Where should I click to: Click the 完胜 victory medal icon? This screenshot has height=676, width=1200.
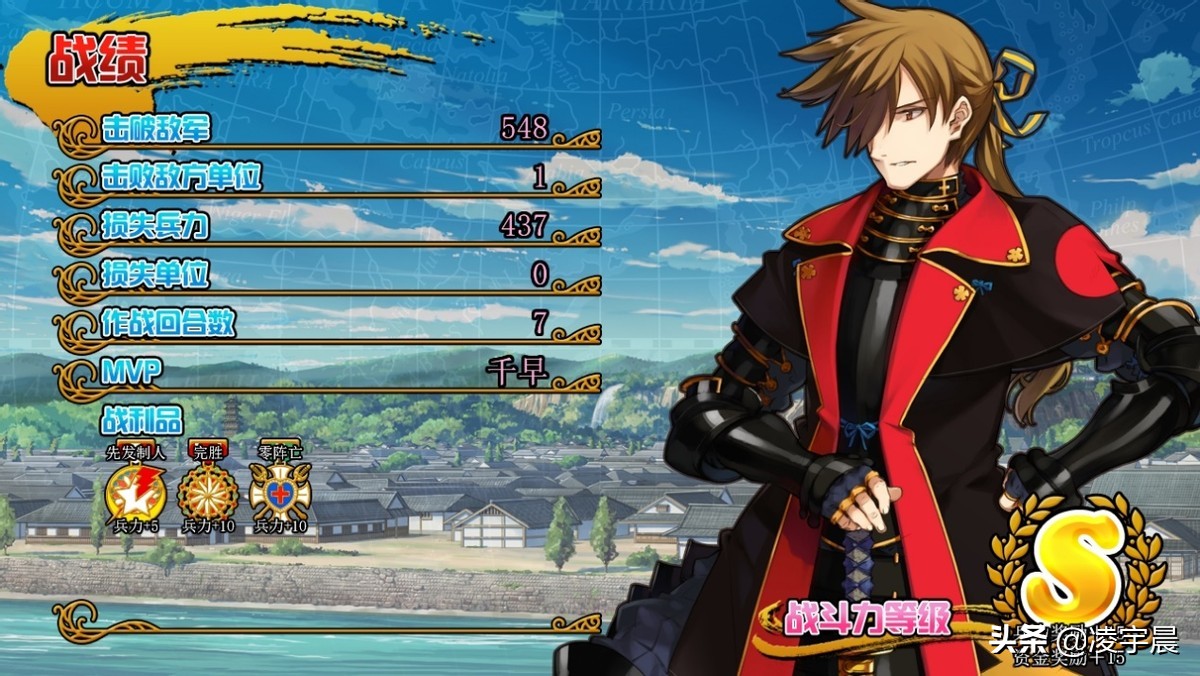click(207, 491)
